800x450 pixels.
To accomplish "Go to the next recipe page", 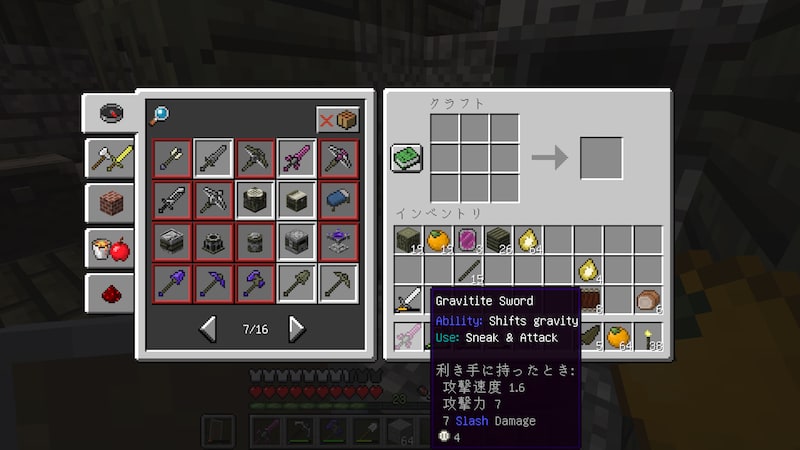I will tap(296, 328).
